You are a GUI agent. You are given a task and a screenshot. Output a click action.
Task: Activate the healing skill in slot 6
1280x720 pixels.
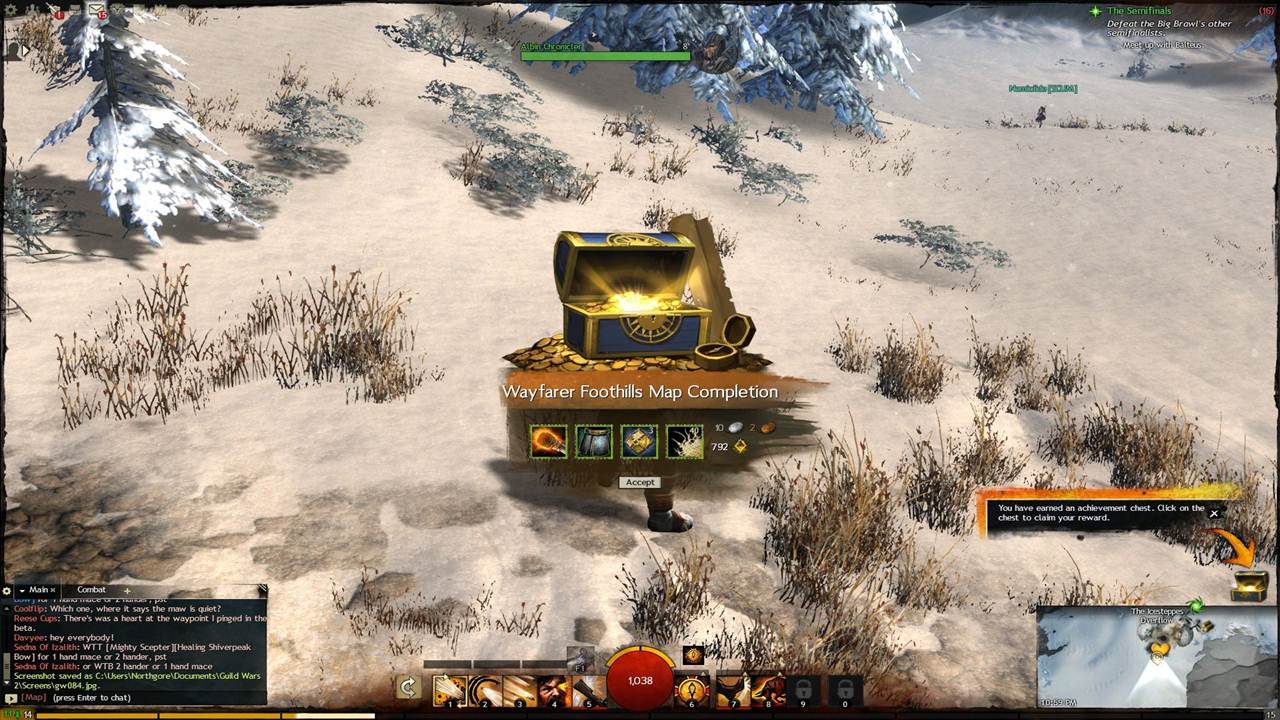[691, 690]
